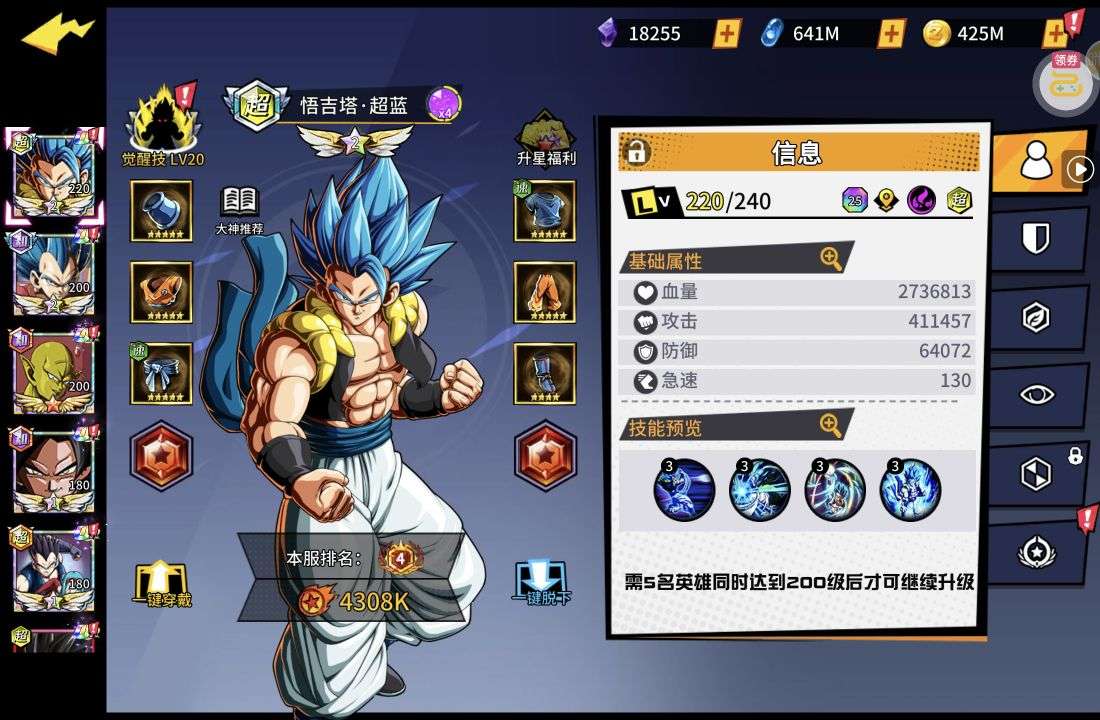Add more purple gems with plus button
This screenshot has height=720, width=1100.
coord(727,34)
